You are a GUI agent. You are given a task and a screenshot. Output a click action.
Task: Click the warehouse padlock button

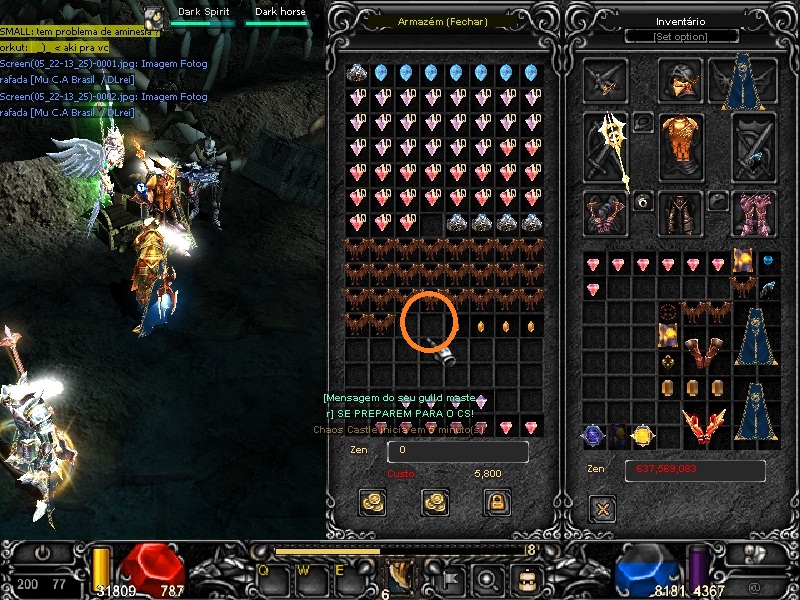[497, 500]
